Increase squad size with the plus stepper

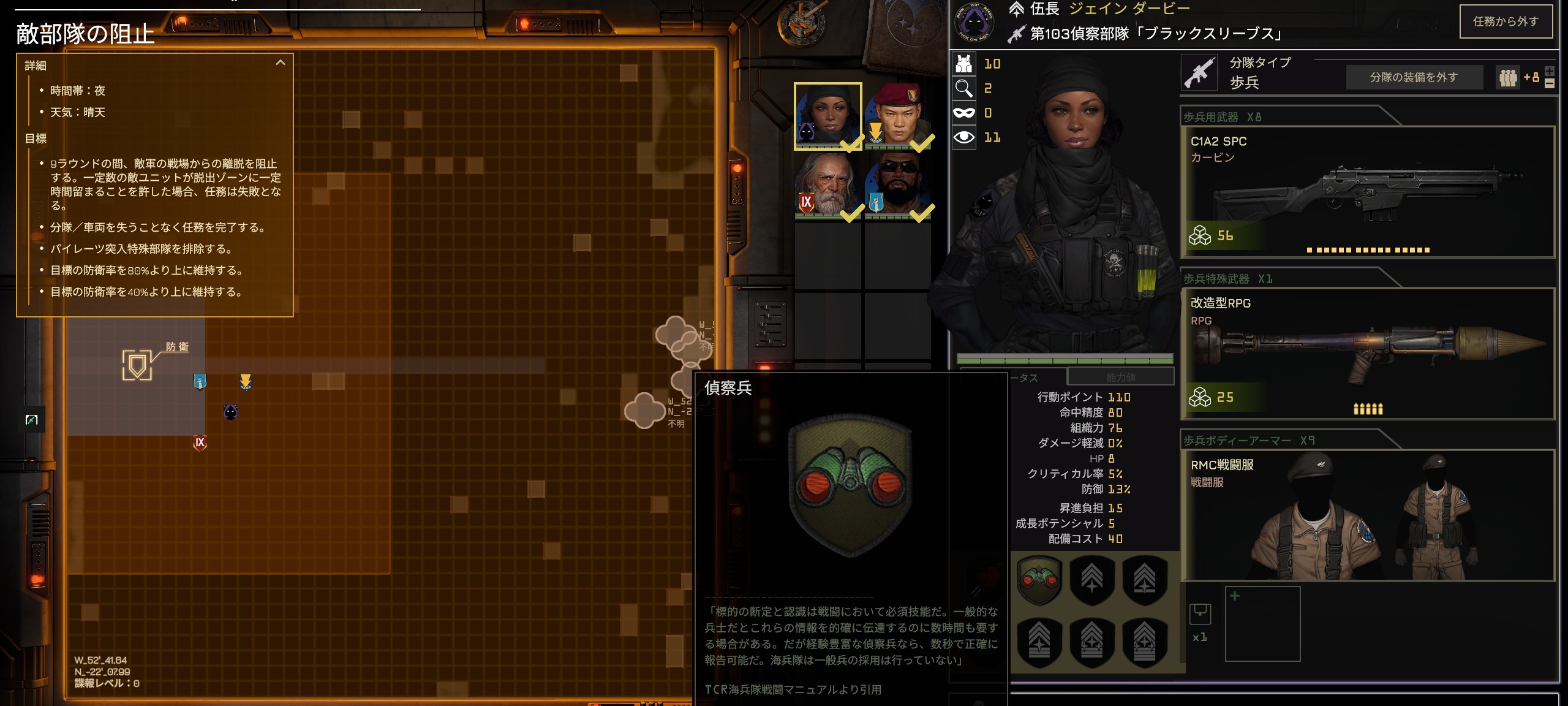click(1550, 71)
